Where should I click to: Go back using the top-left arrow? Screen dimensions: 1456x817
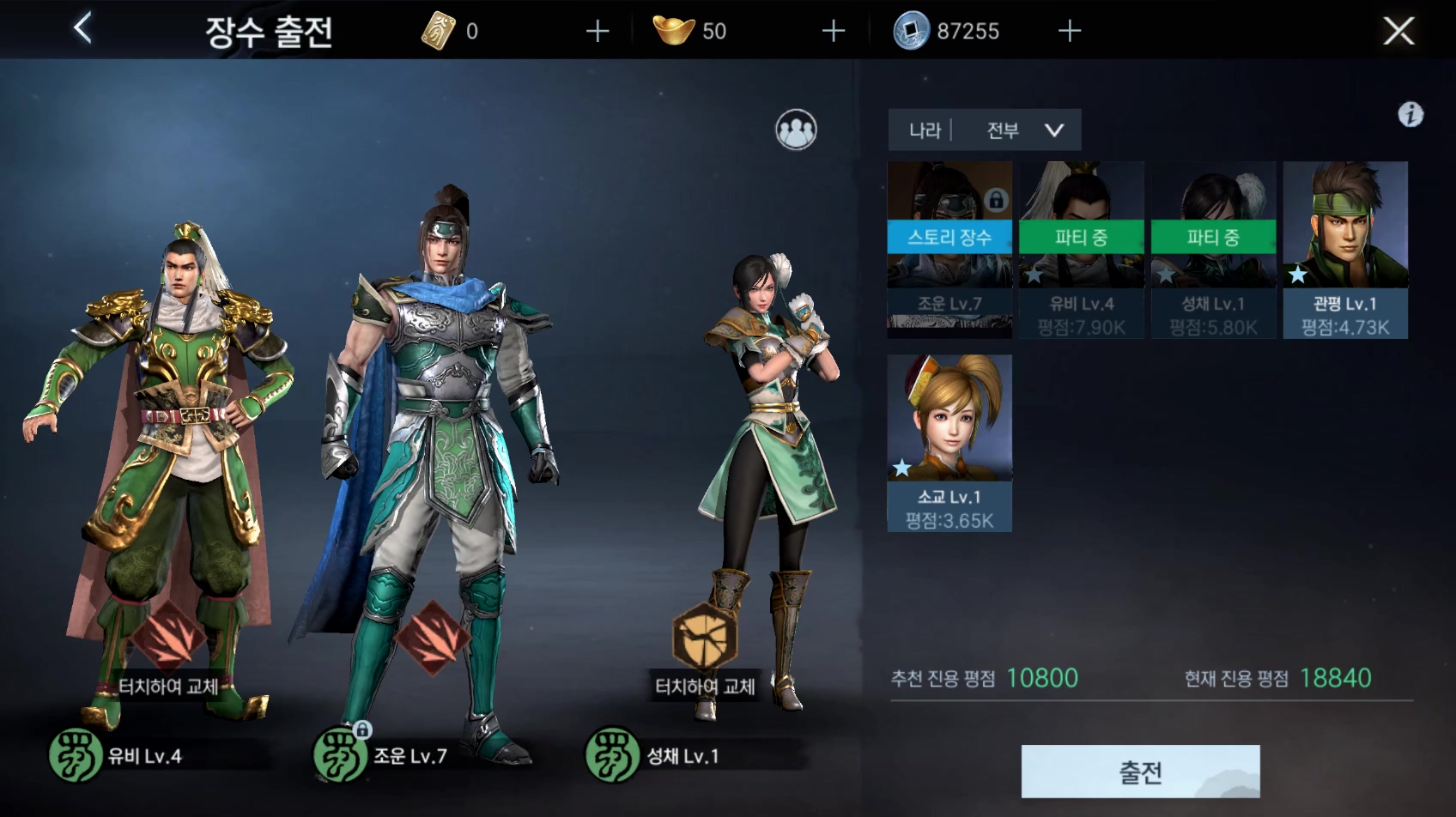point(82,29)
